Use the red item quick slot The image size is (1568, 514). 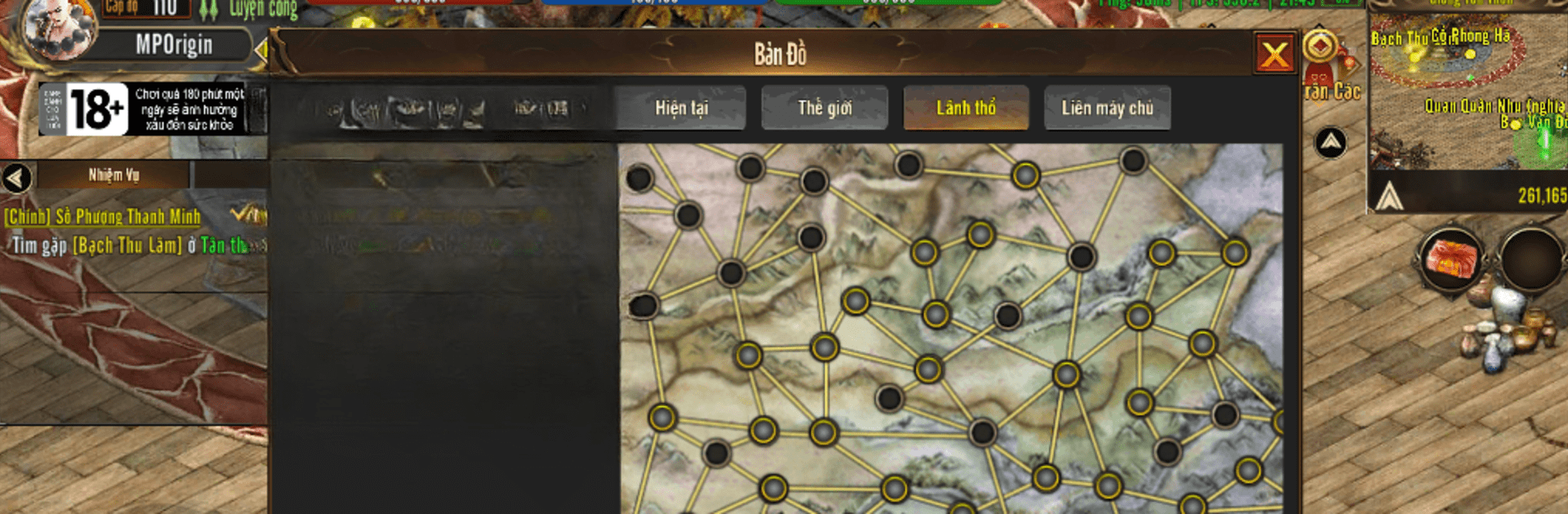tap(1452, 259)
